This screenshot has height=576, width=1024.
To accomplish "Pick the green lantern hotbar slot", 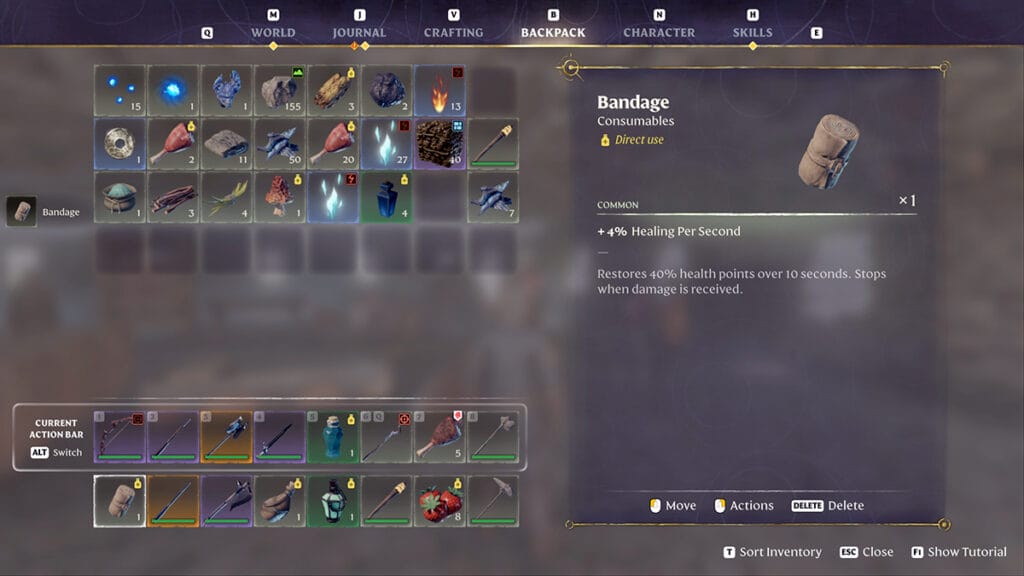I will coord(333,500).
